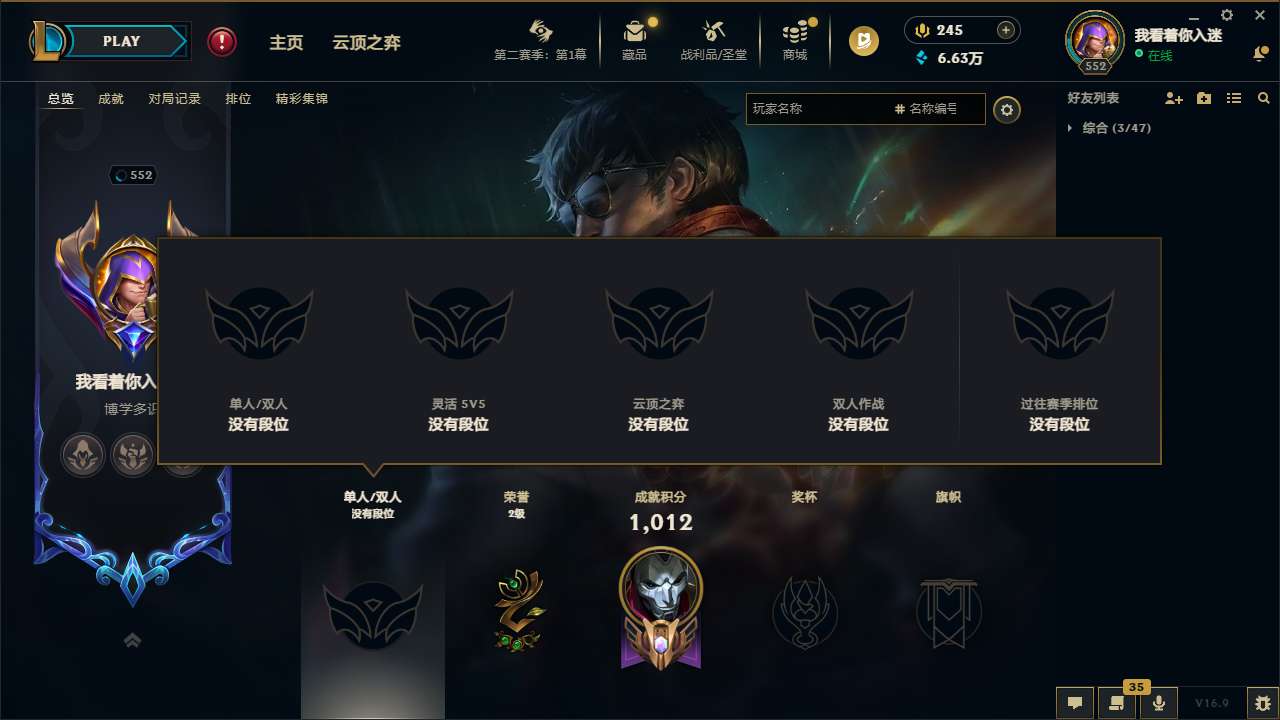This screenshot has width=1280, height=720.
Task: Open the 商城 store
Action: (x=795, y=40)
